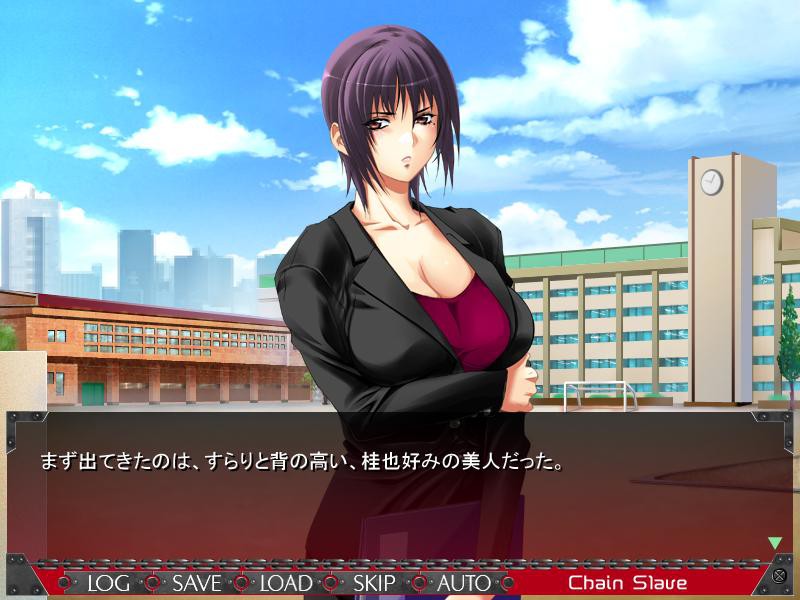
Task: Advance dialogue via the green arrow indicator
Action: [774, 543]
